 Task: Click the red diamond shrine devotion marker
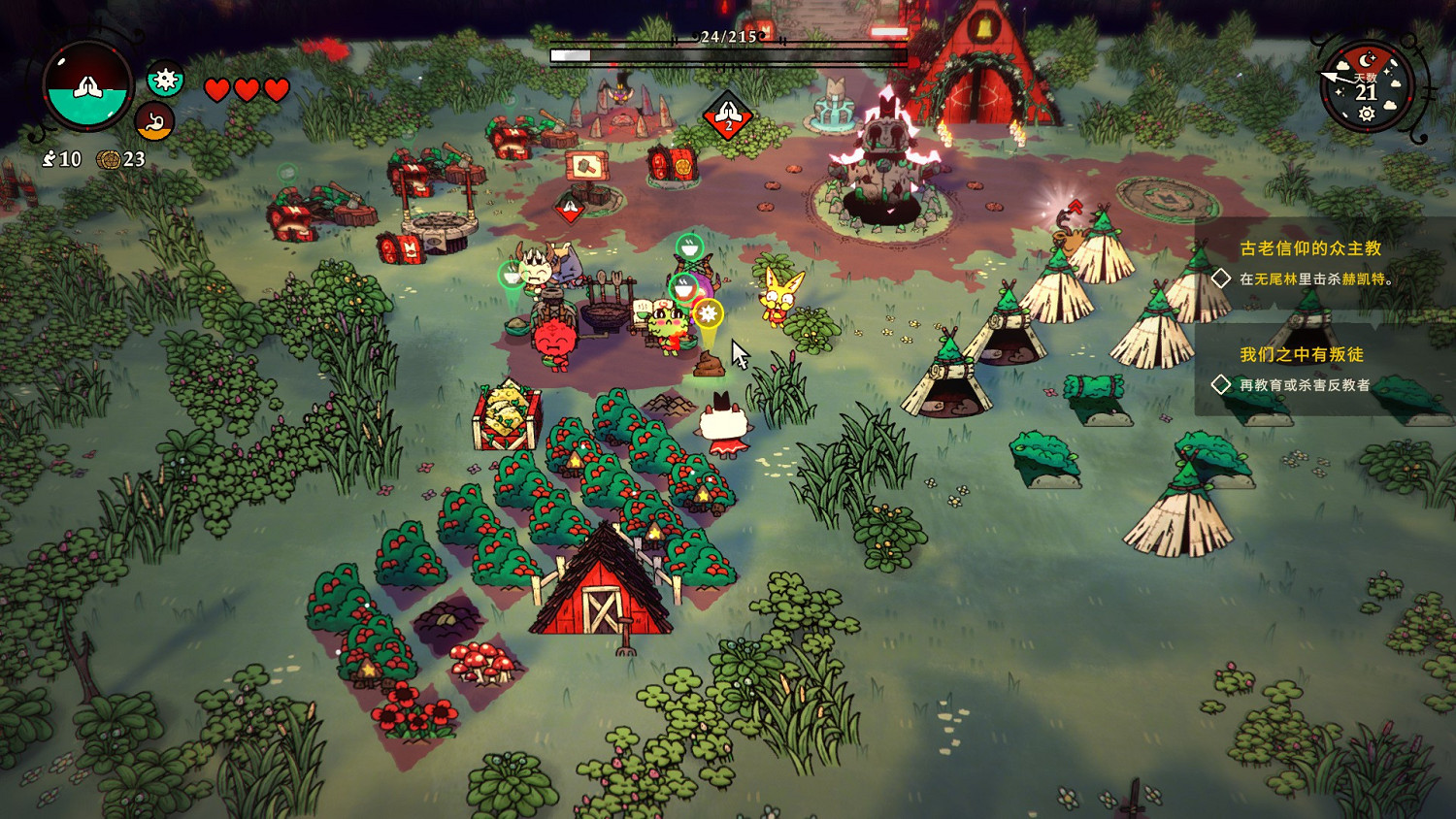click(x=728, y=117)
